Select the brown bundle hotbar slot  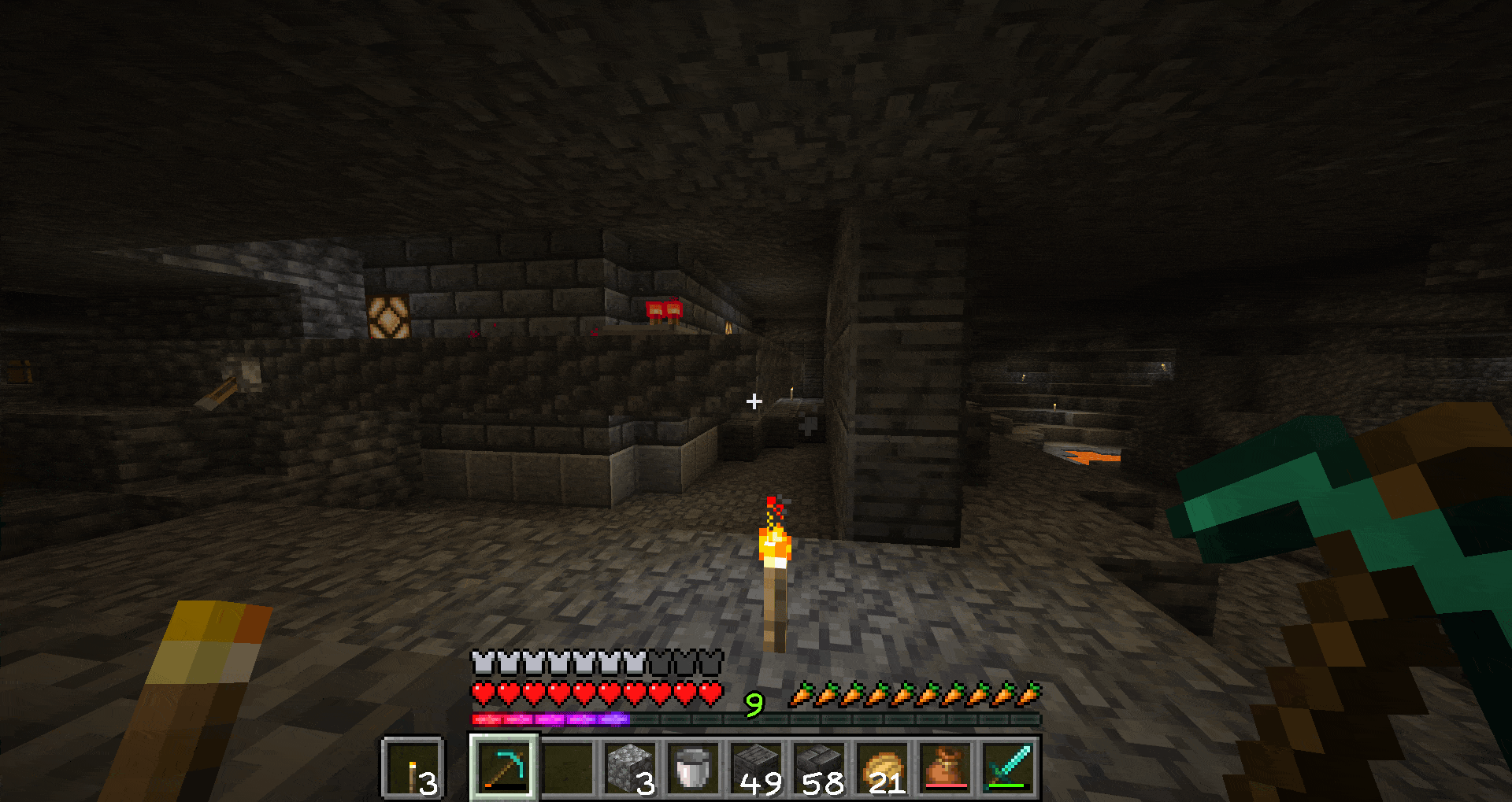point(946,767)
